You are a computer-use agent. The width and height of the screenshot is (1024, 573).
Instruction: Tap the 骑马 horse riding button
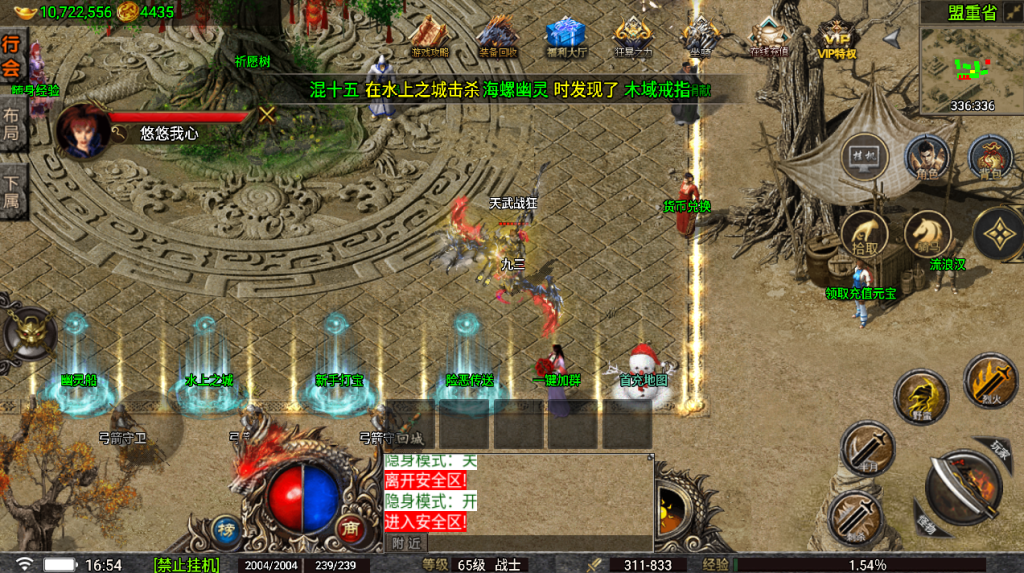[928, 233]
